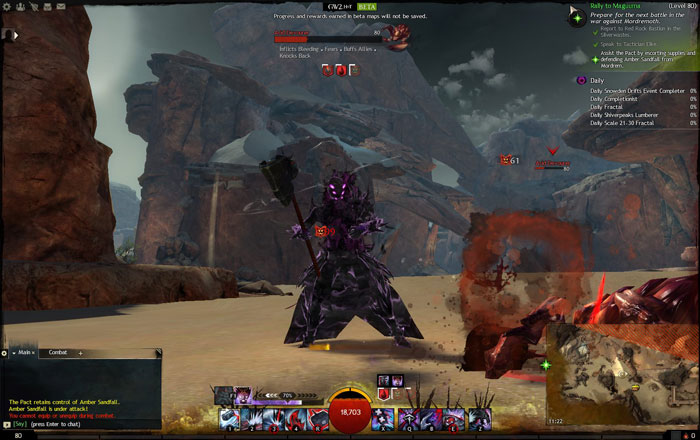Open chat options with the gear icon
Viewport: 700px width, 440px height.
[x=5, y=353]
